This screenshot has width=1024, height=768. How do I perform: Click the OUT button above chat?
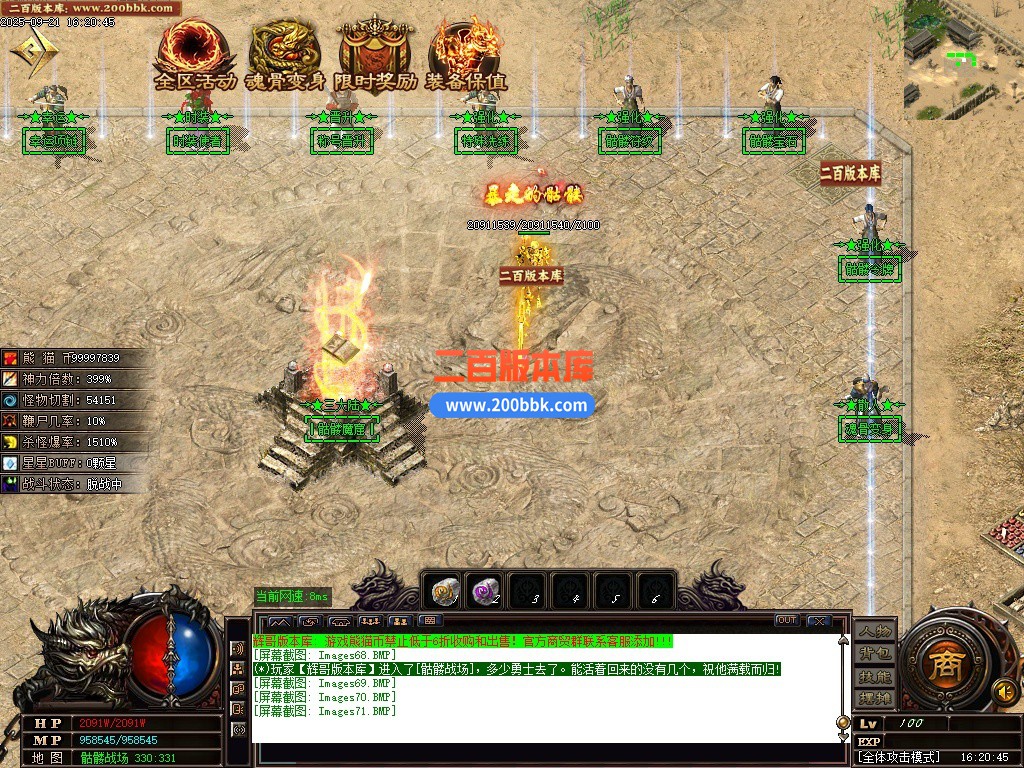pos(787,621)
